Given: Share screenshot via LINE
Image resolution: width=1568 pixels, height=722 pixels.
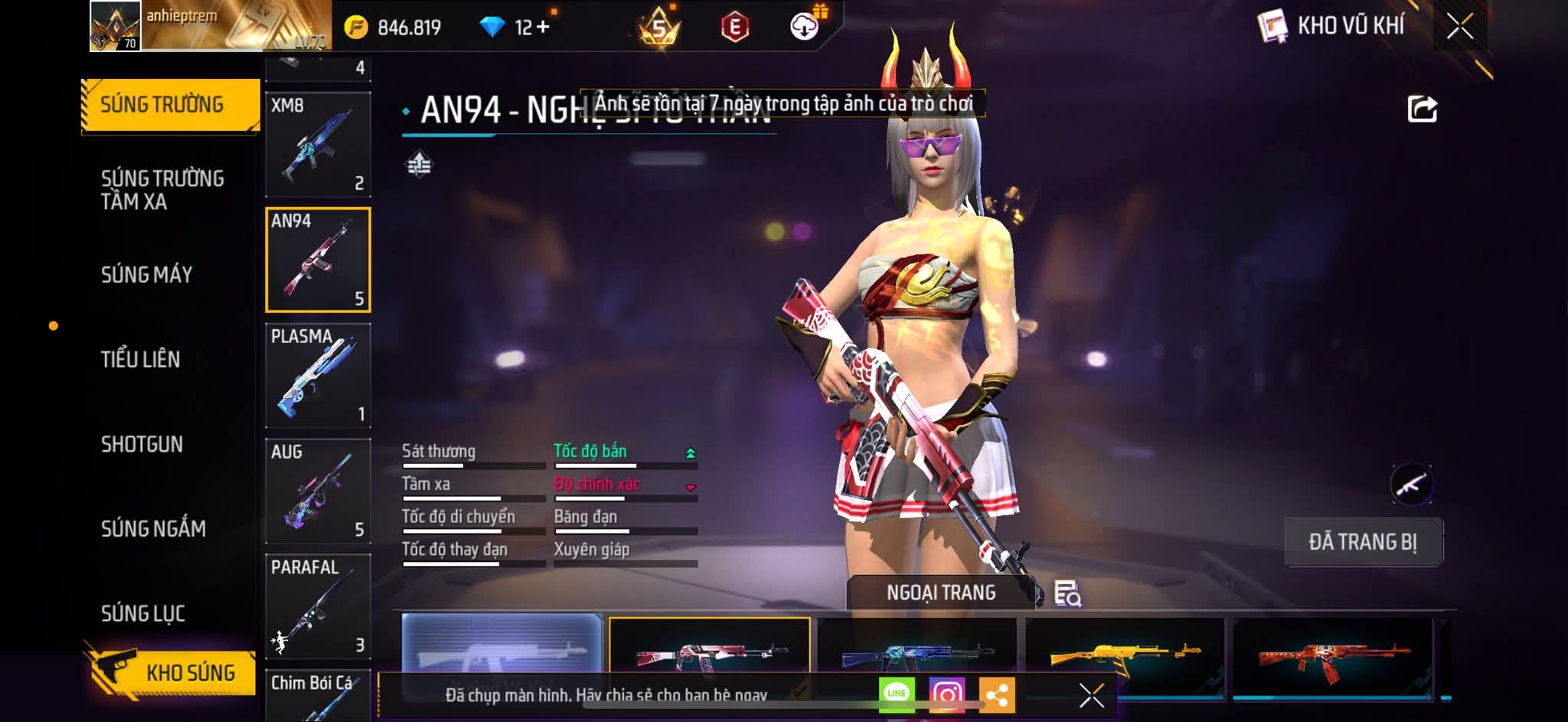Looking at the screenshot, I should (897, 694).
